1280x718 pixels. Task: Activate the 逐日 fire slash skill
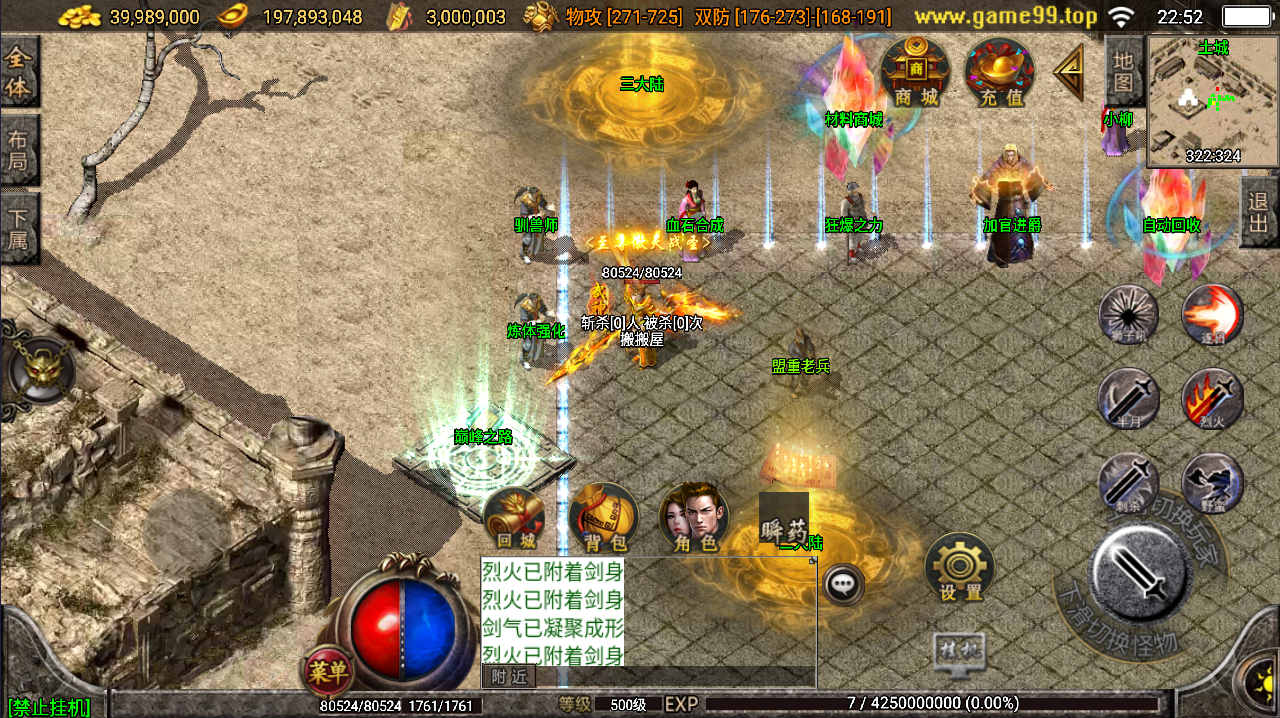coord(1212,316)
